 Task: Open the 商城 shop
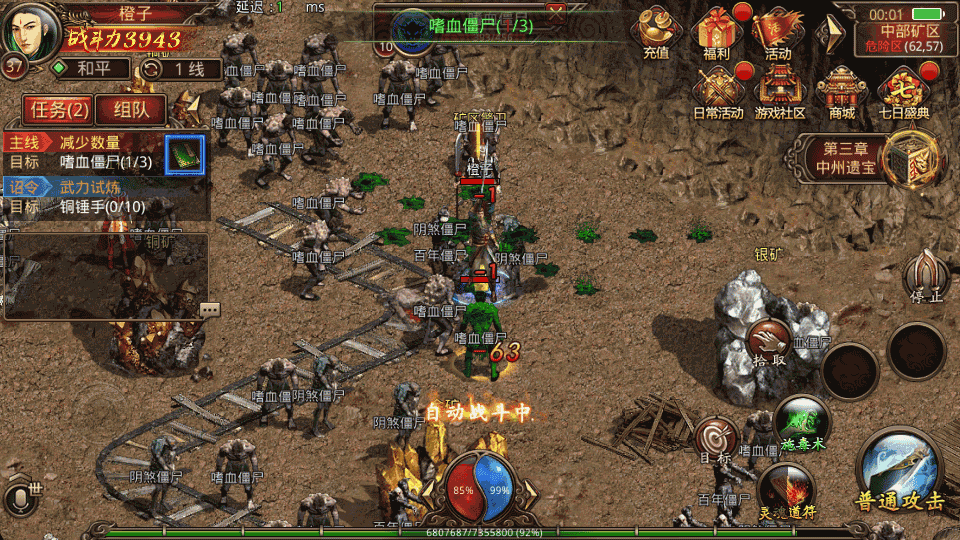click(x=842, y=91)
